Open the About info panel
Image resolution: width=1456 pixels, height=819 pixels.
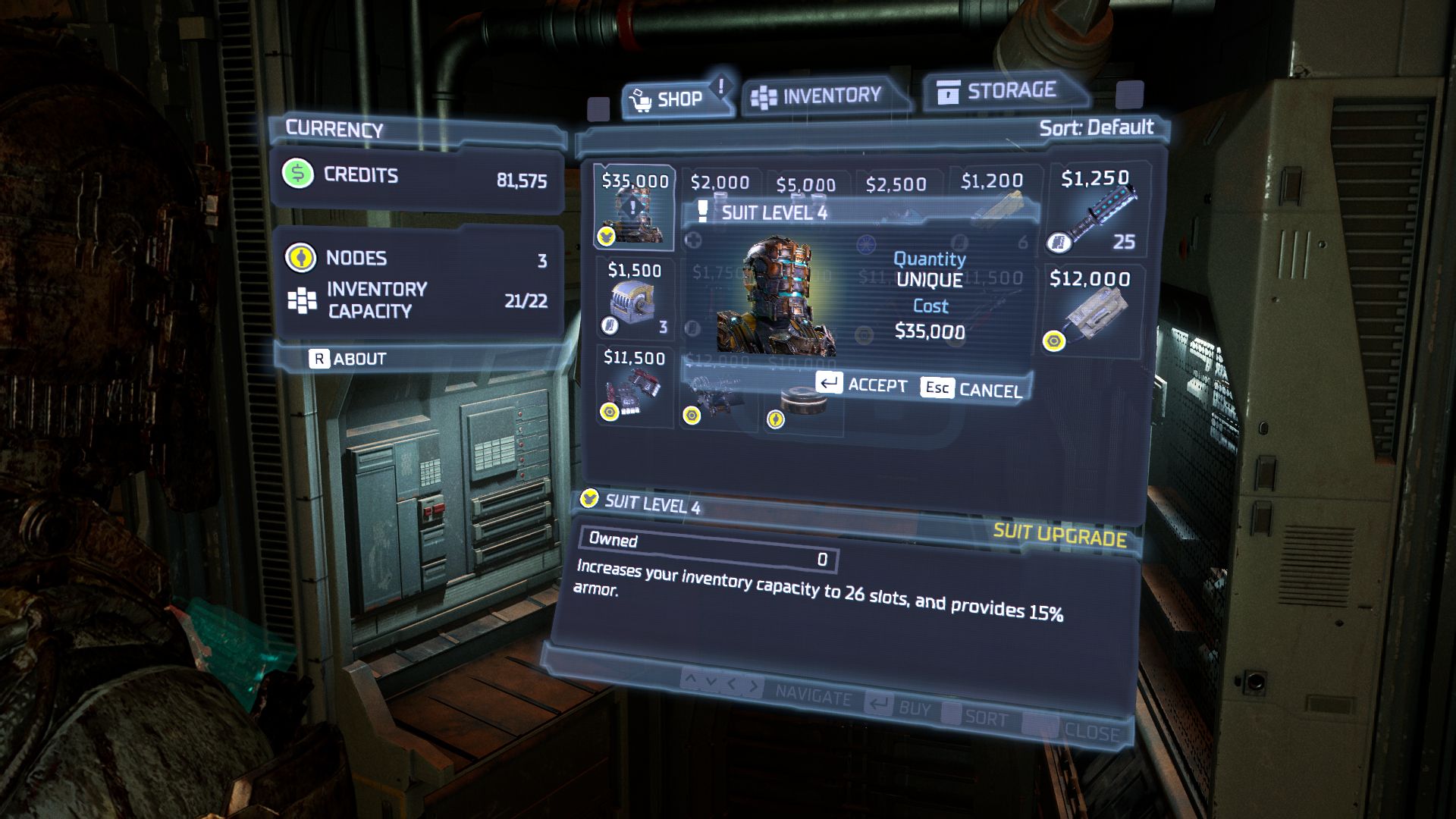point(348,359)
